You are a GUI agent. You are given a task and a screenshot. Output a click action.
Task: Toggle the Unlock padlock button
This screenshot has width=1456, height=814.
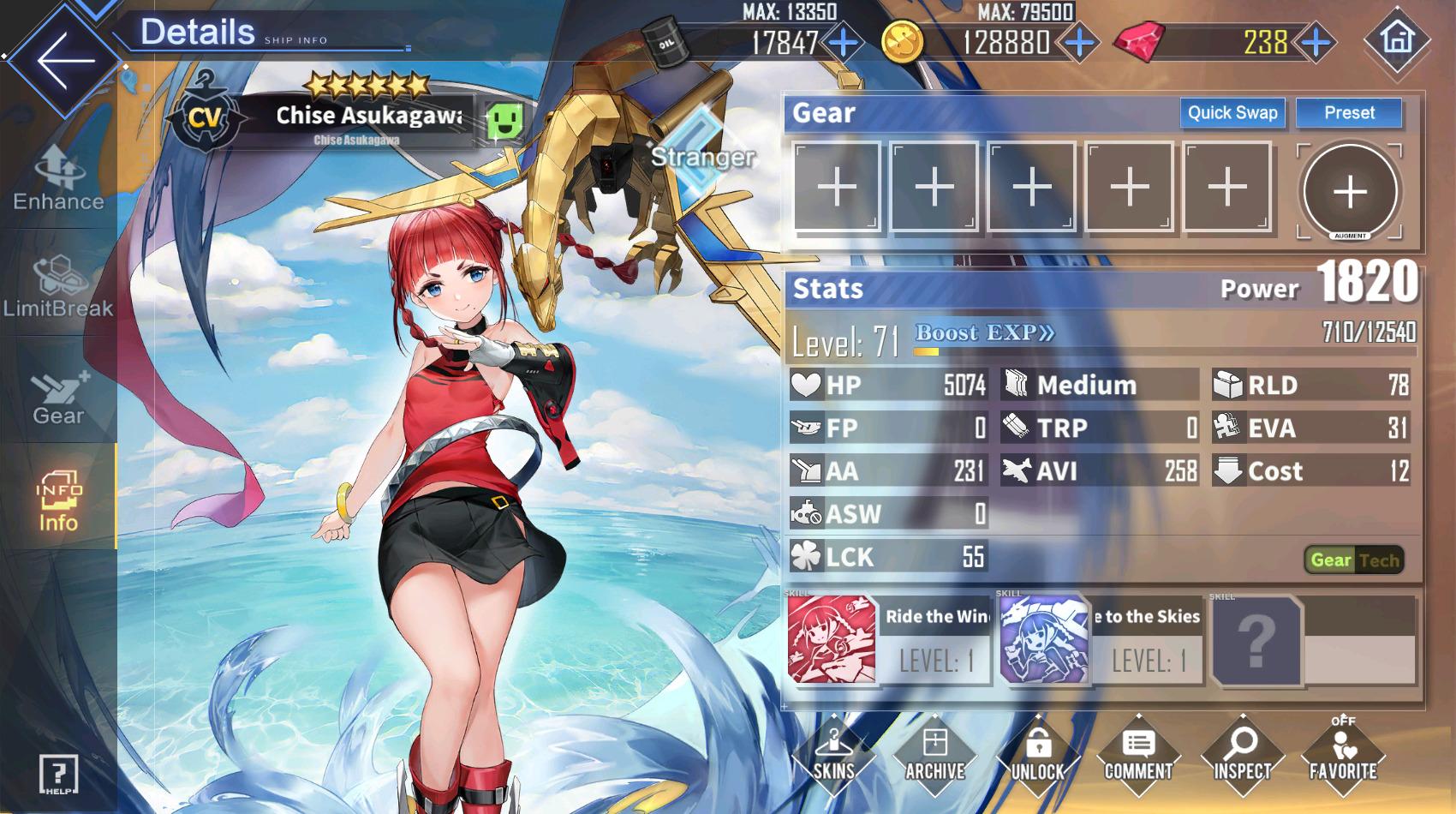pos(1038,756)
